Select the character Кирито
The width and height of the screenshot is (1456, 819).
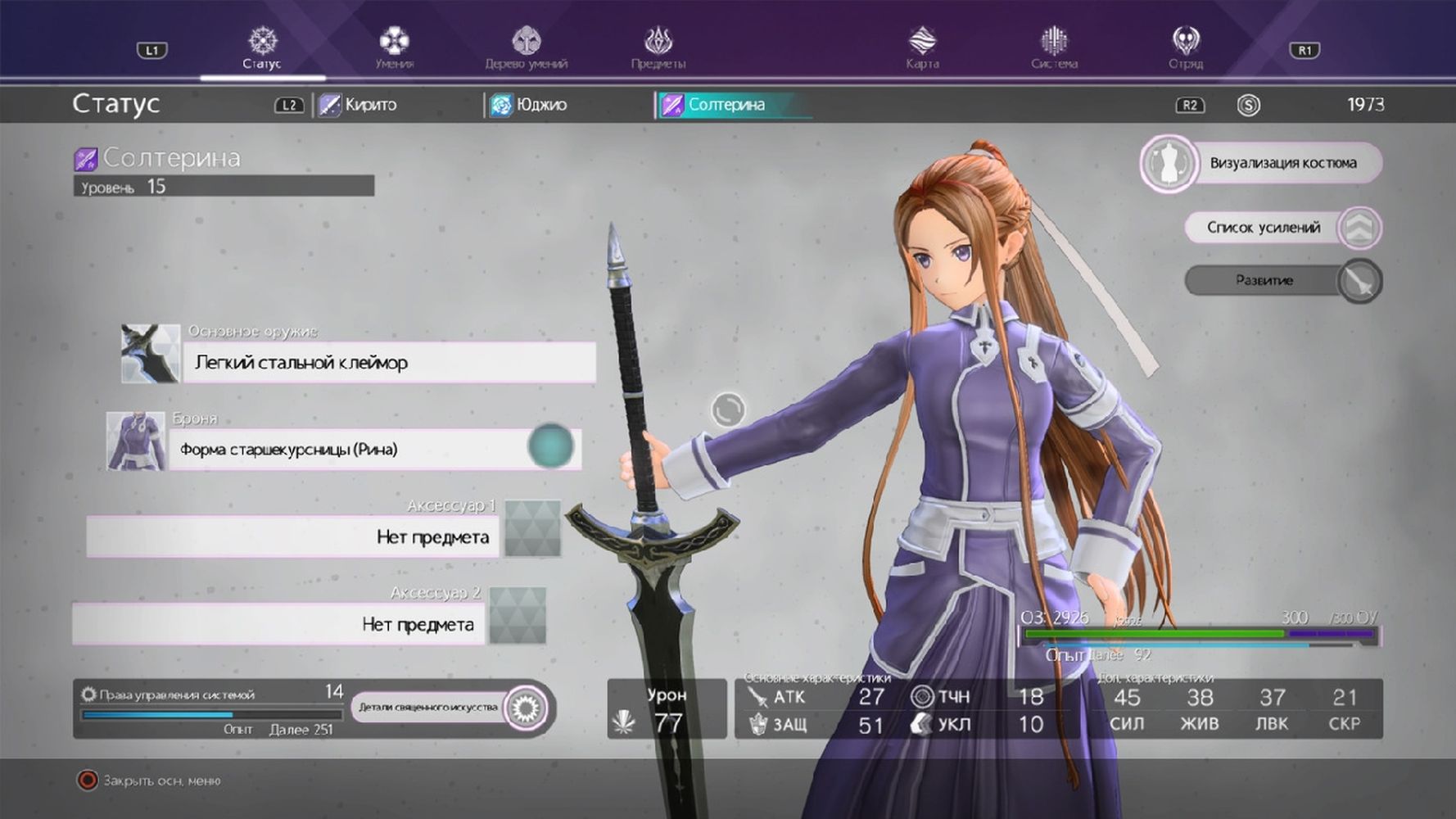pos(359,105)
